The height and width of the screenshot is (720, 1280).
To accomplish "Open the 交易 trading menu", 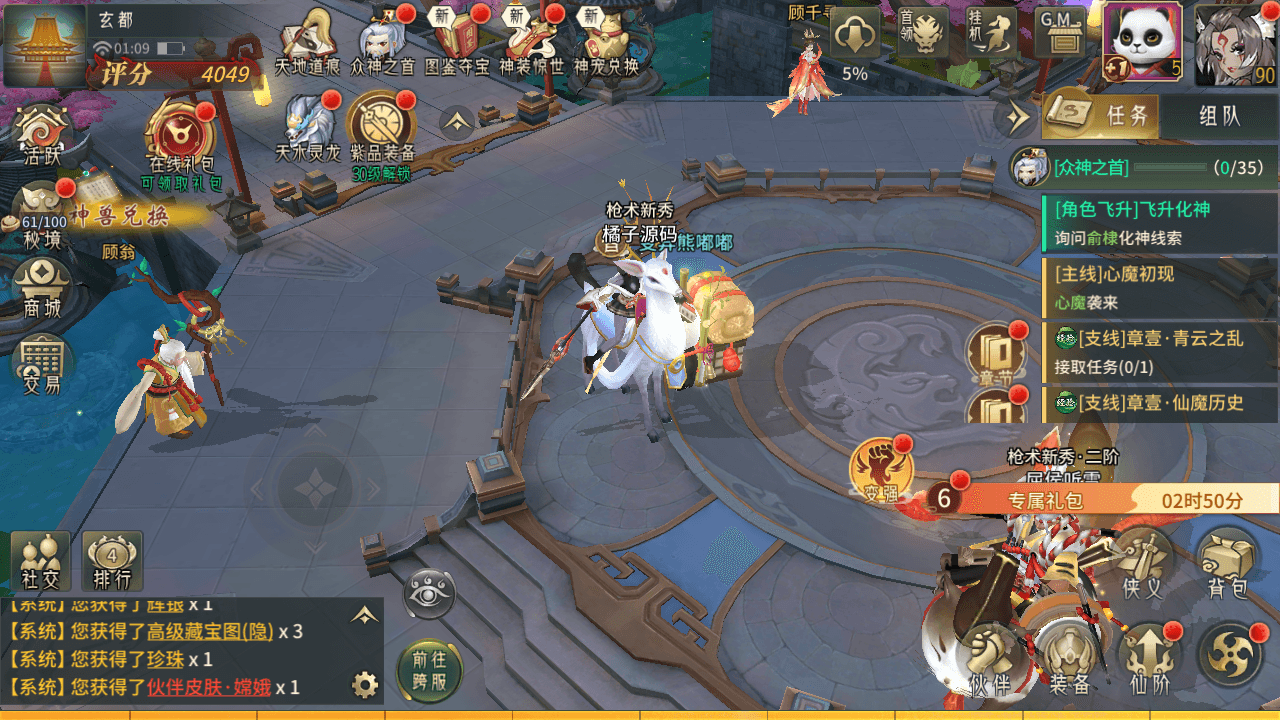I will tap(42, 364).
